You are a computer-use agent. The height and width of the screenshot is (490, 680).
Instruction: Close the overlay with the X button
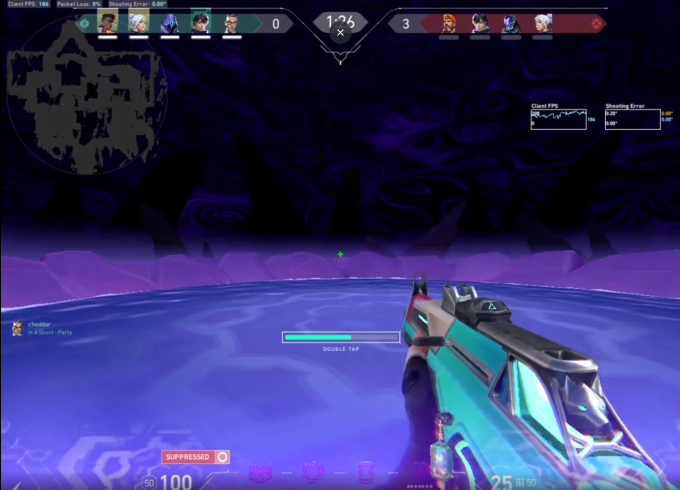pyautogui.click(x=340, y=32)
